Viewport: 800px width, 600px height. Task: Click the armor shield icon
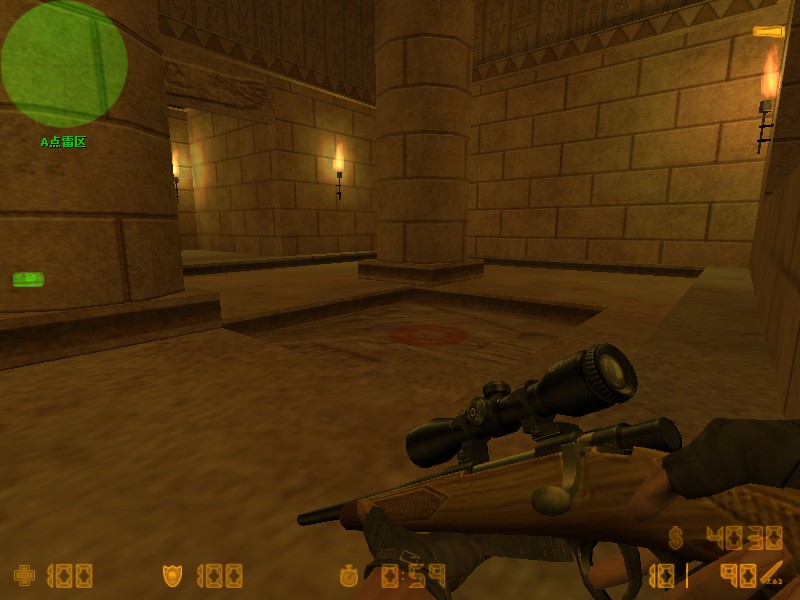point(172,575)
